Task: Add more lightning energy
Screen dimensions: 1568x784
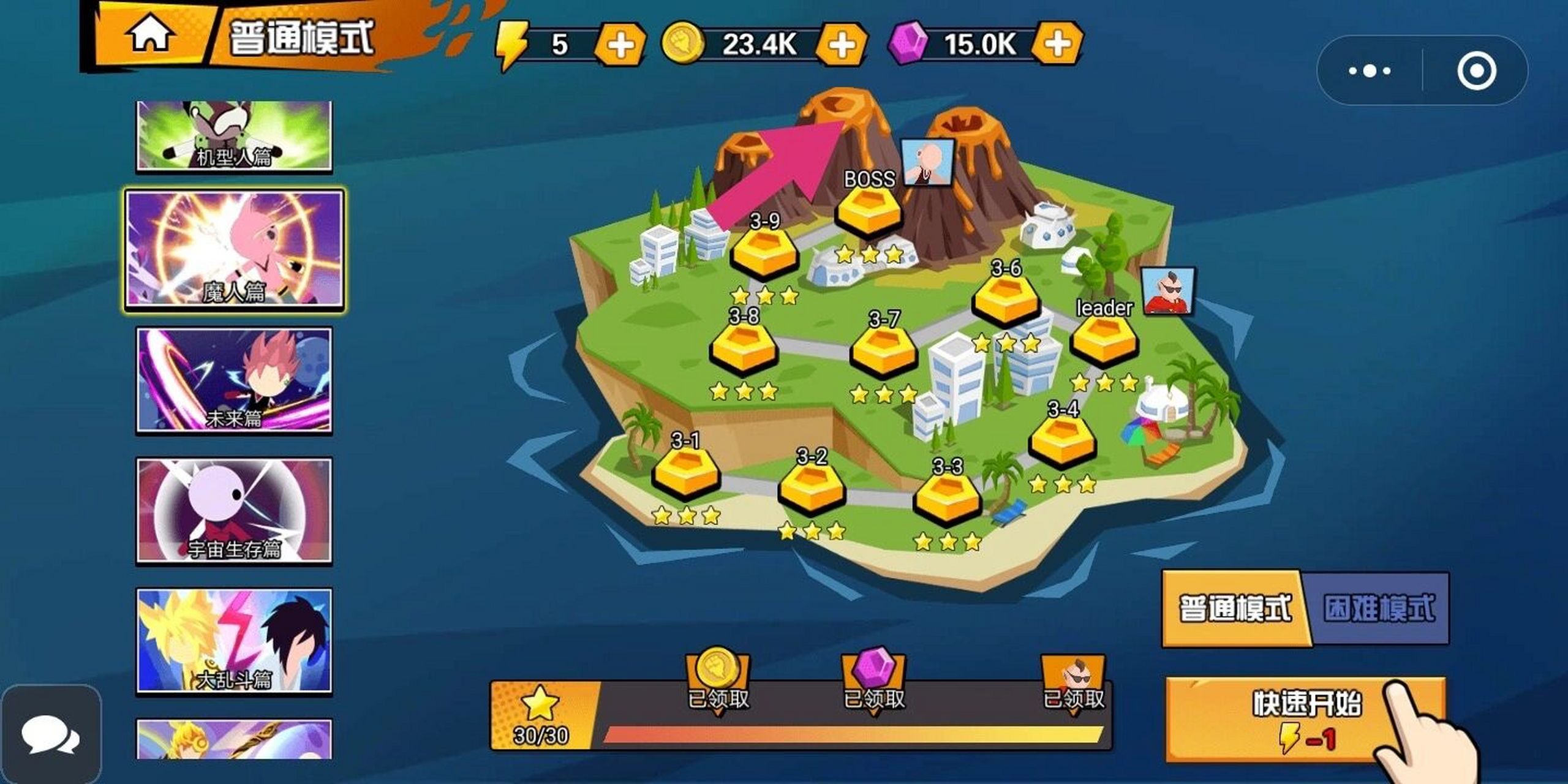Action: 620,45
